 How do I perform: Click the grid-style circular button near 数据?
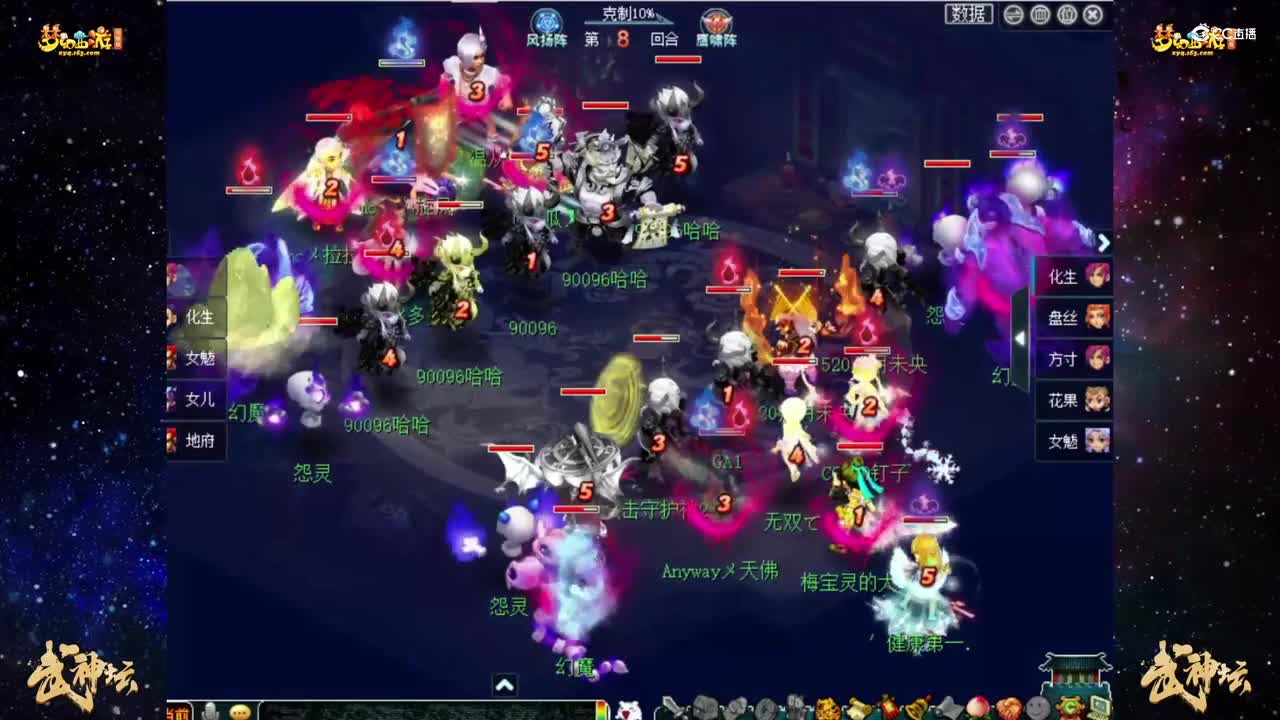coord(1040,14)
